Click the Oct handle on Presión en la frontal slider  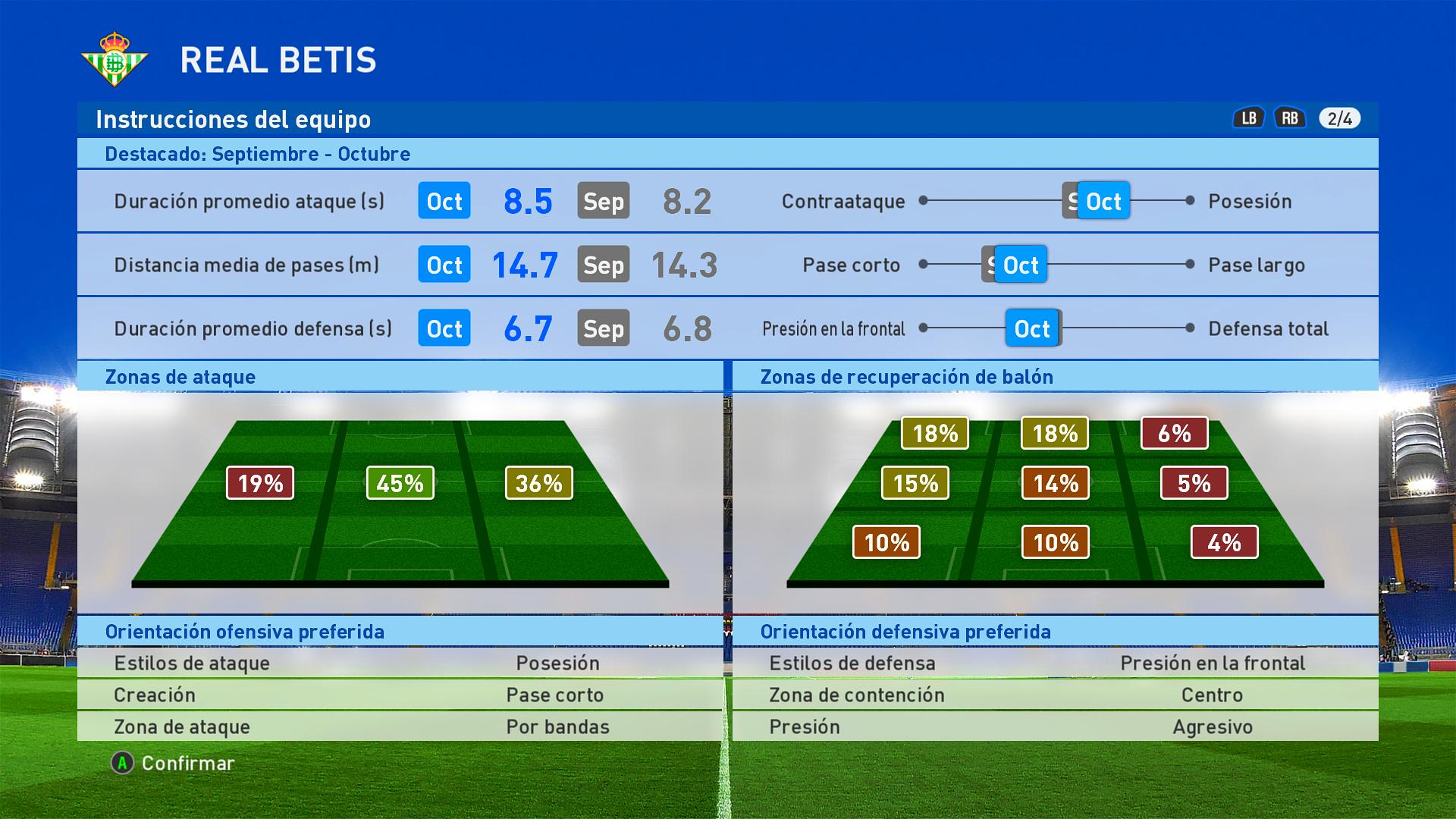click(x=1032, y=328)
